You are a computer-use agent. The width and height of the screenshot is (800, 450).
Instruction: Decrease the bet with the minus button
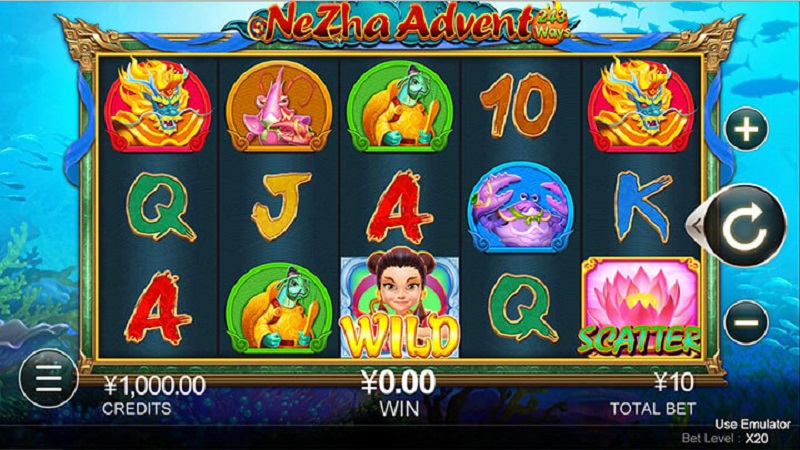(746, 323)
